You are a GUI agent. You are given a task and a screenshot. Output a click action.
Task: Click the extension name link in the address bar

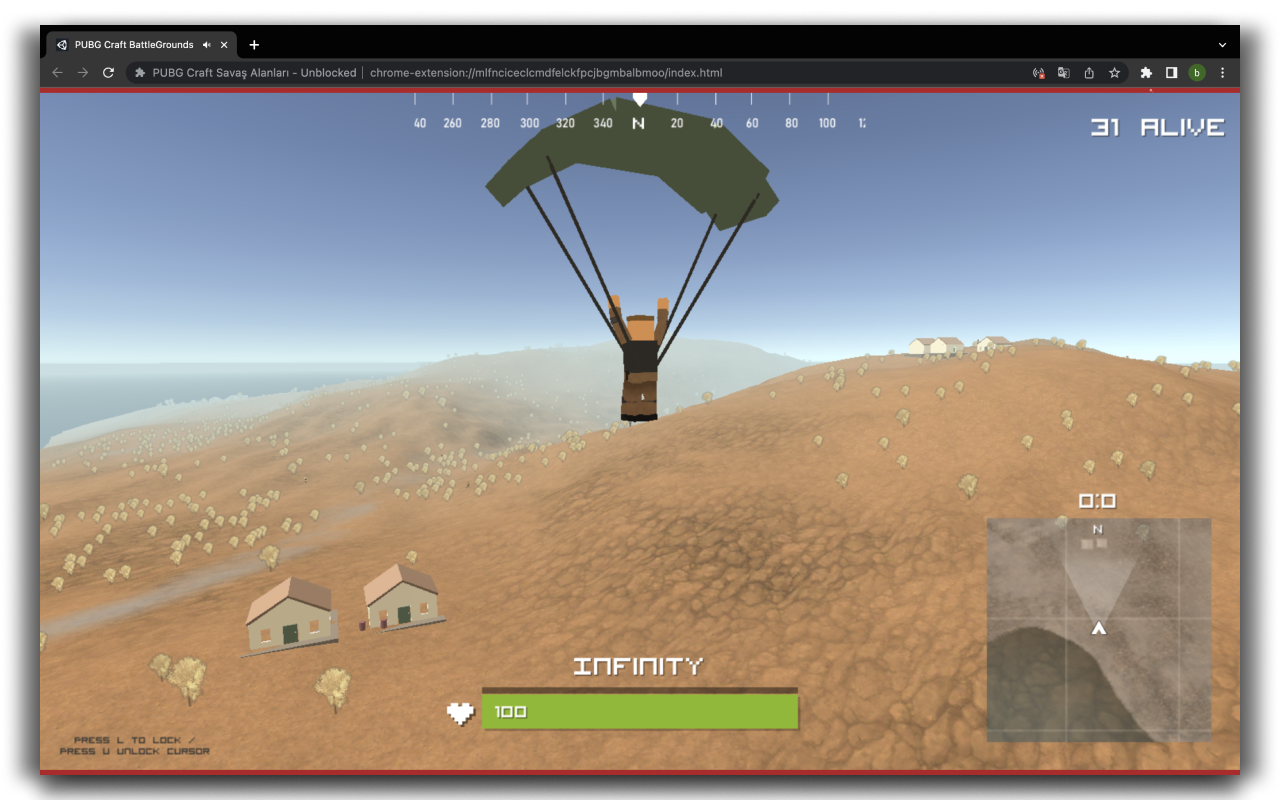(x=256, y=72)
